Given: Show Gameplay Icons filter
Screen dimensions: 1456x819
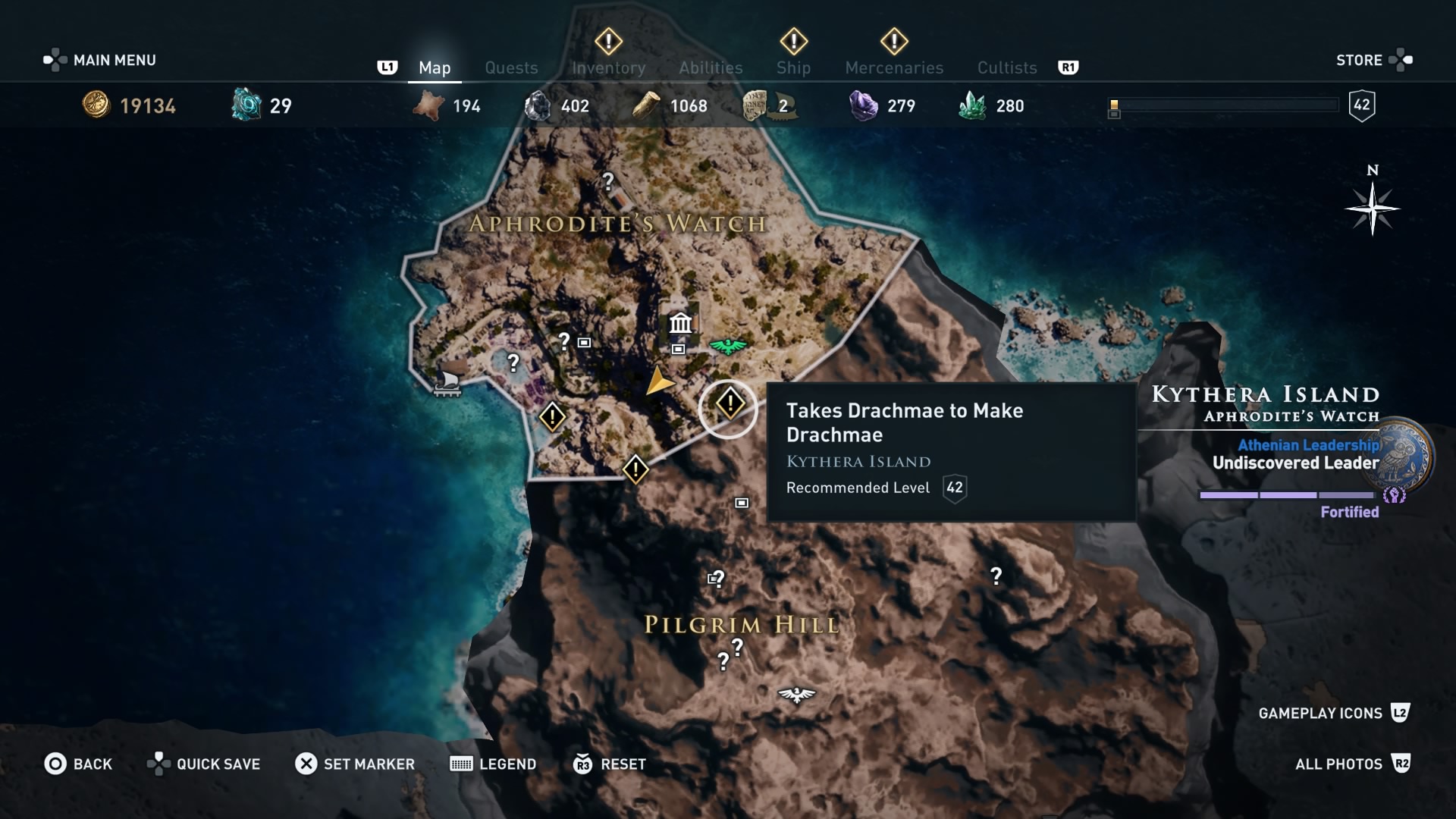Looking at the screenshot, I should tap(1332, 713).
